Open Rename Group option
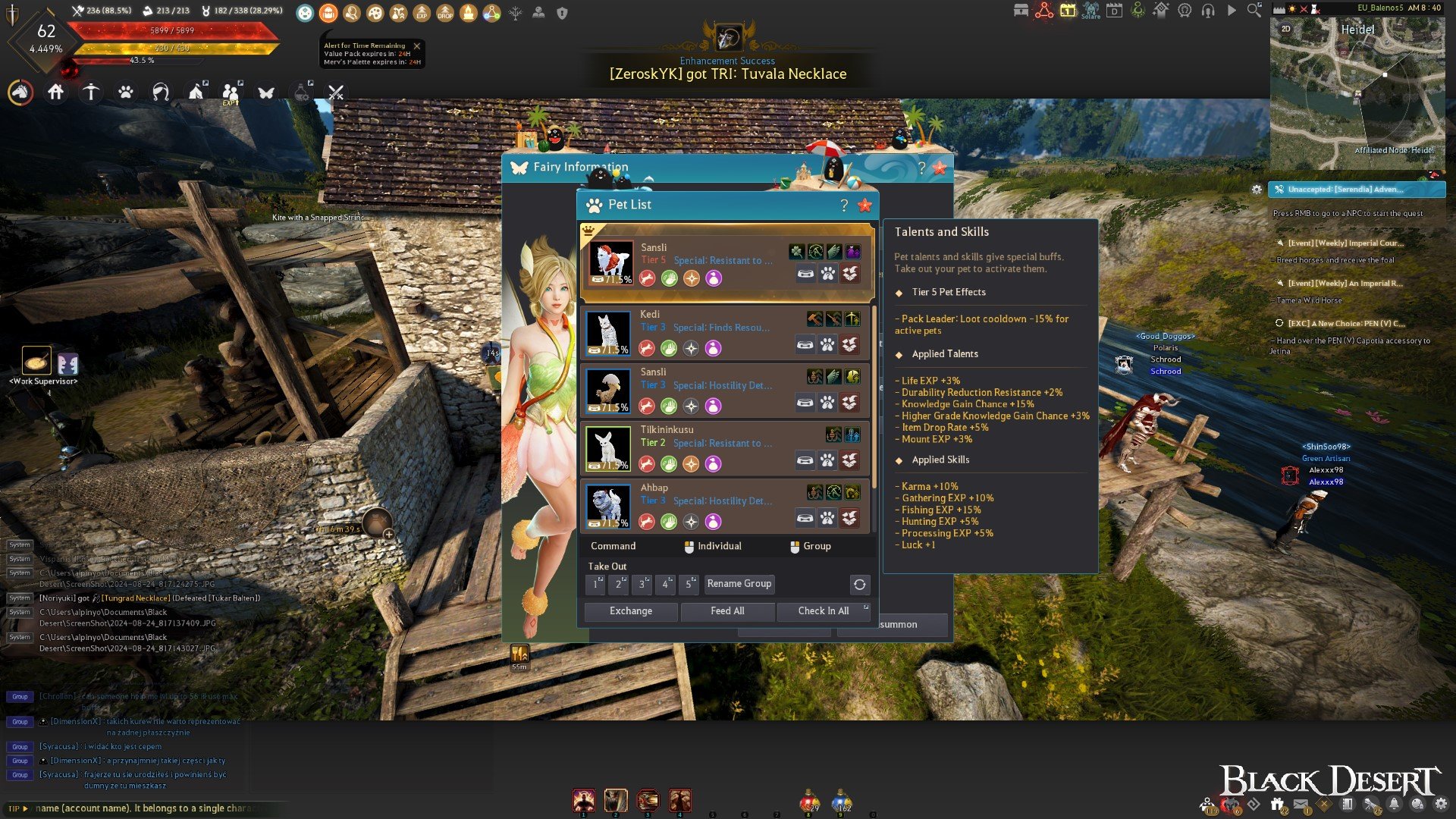The width and height of the screenshot is (1456, 819). click(x=739, y=584)
